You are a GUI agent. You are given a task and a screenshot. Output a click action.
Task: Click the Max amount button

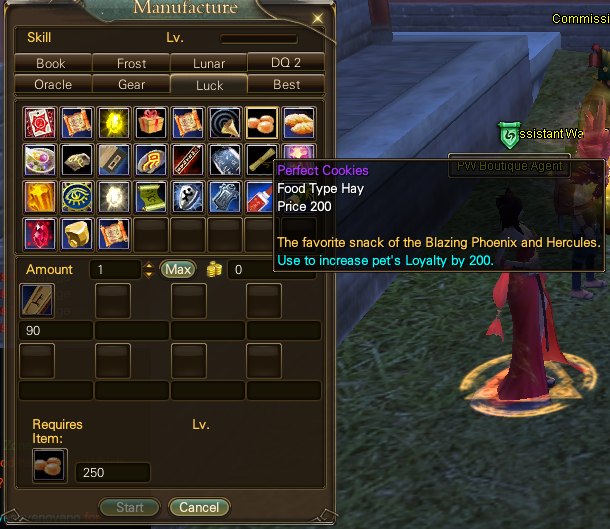(x=178, y=269)
